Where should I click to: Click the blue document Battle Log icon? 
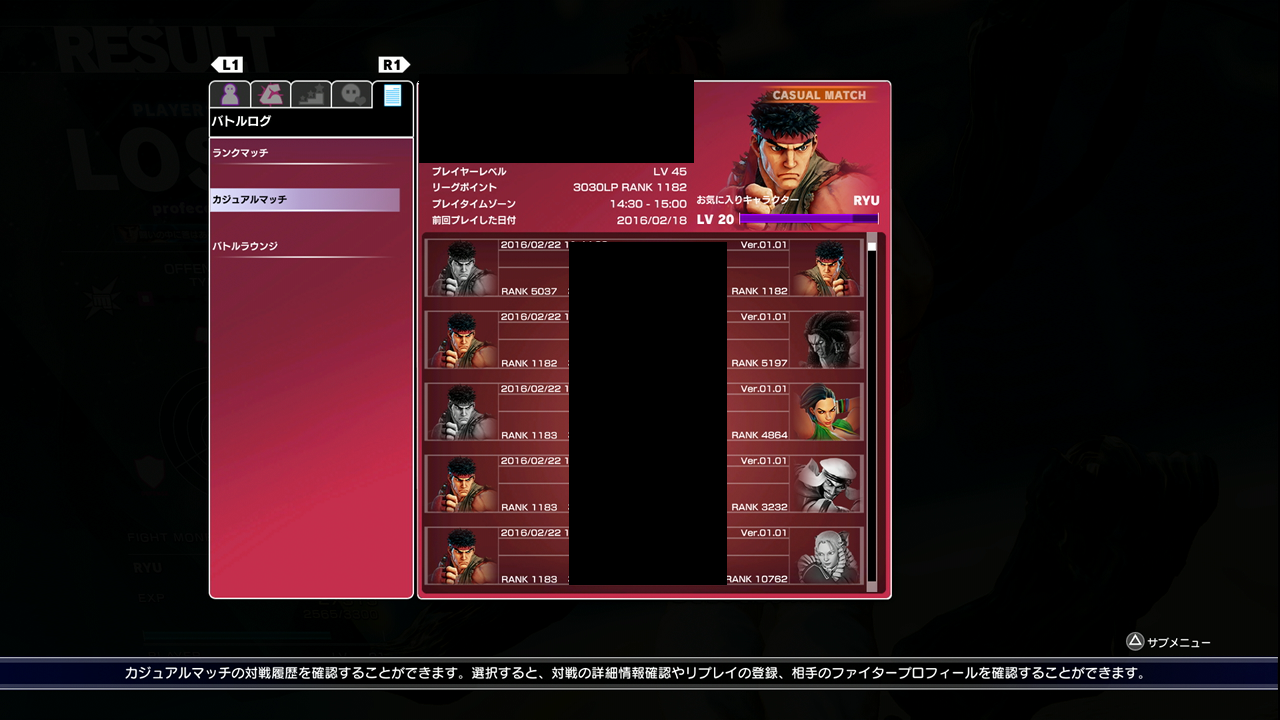click(x=392, y=93)
